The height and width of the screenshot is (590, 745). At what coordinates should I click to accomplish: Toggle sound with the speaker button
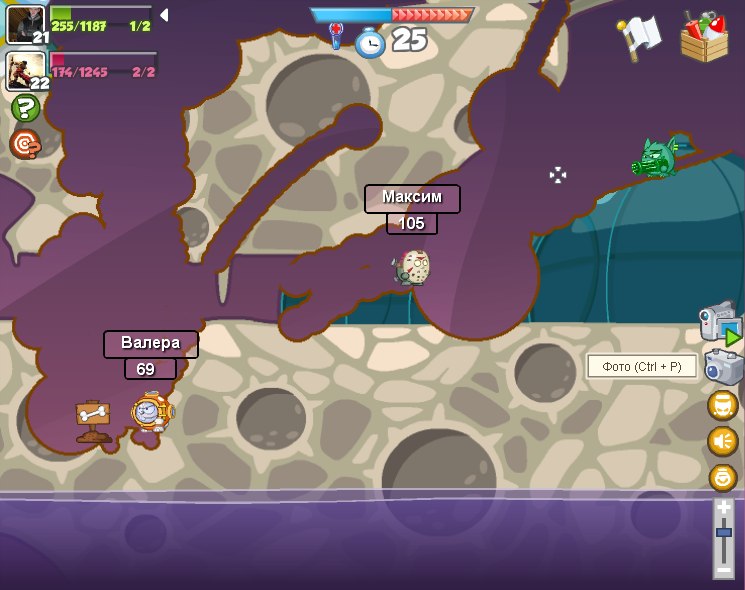(722, 441)
